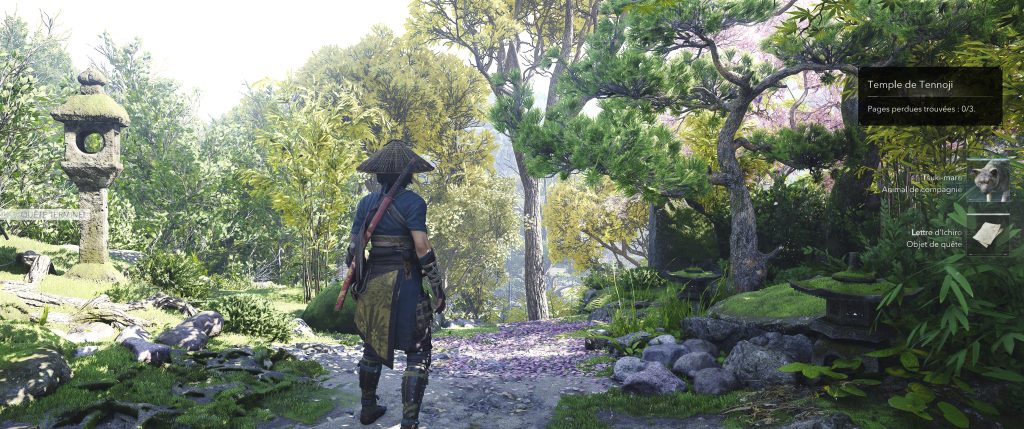1024x429 pixels.
Task: Click the 'Quête terminée' notification banner
Action: [x=45, y=214]
